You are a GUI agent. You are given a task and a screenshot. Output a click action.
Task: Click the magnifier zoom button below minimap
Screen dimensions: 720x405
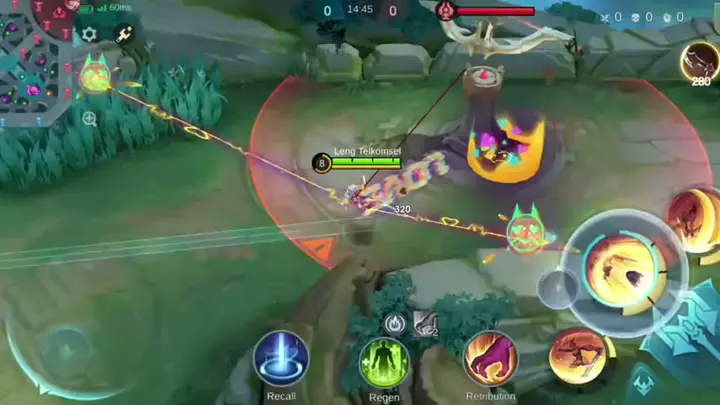click(x=90, y=119)
